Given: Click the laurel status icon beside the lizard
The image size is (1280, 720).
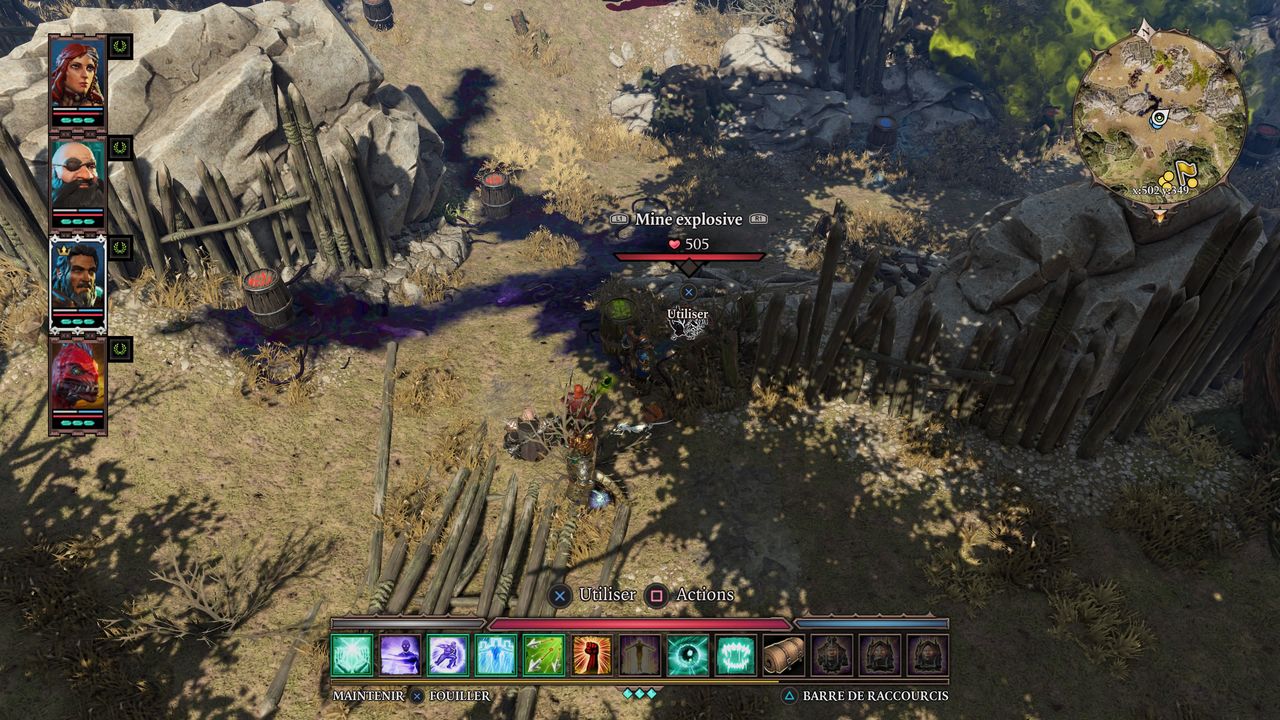Looking at the screenshot, I should coord(120,349).
